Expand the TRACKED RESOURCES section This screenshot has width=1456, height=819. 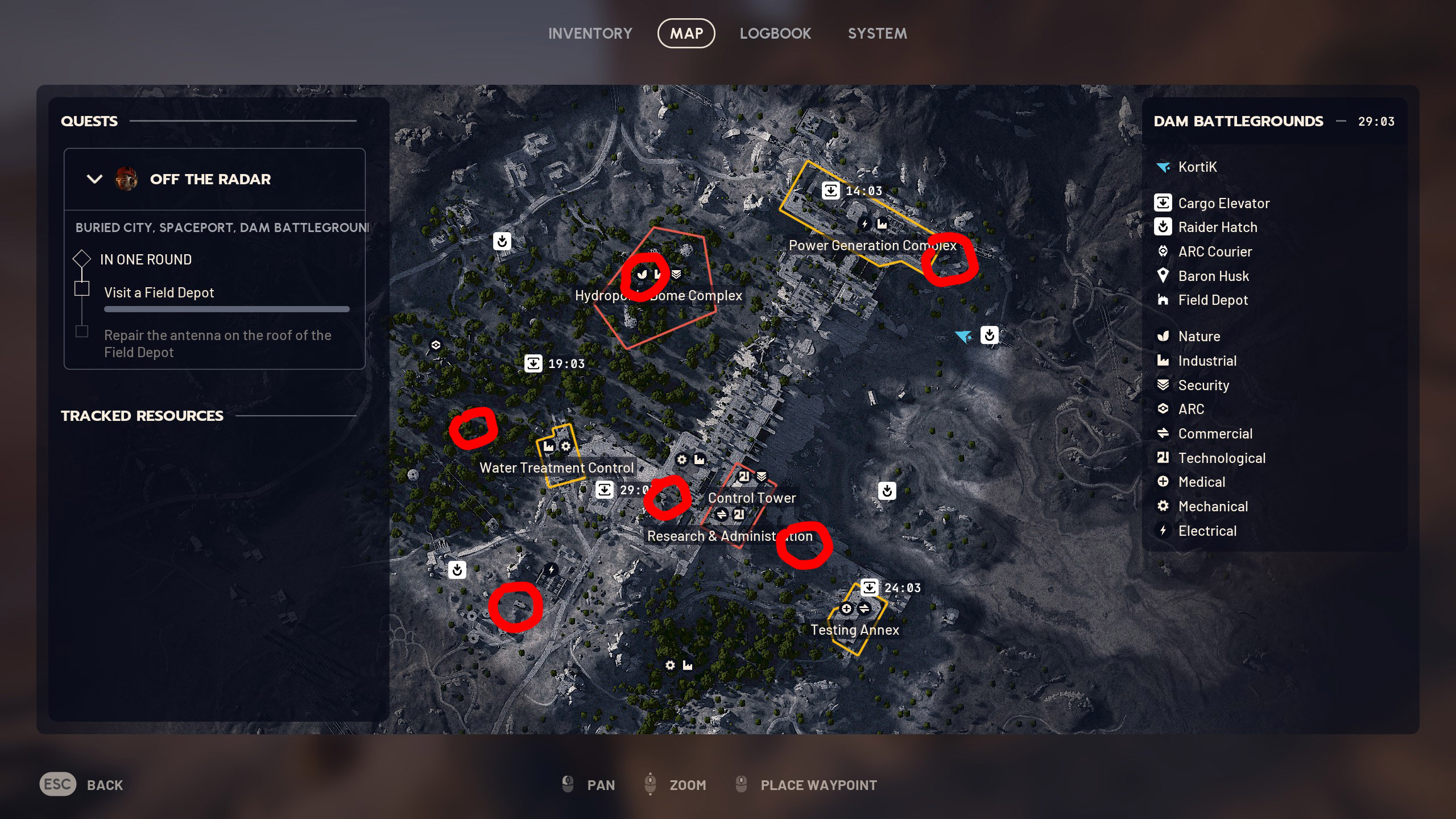(142, 415)
